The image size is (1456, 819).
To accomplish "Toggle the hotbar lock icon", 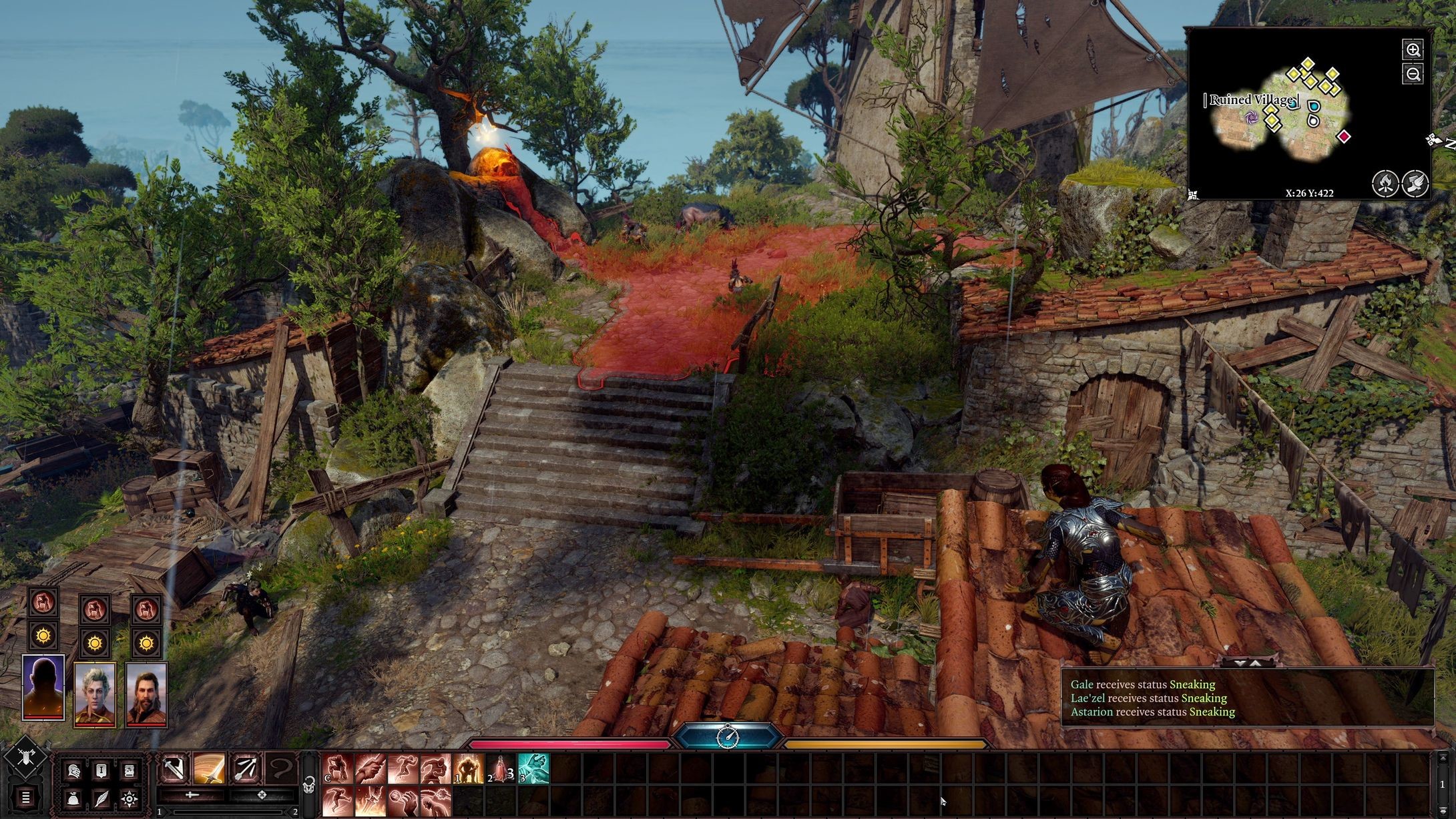I will [x=309, y=786].
